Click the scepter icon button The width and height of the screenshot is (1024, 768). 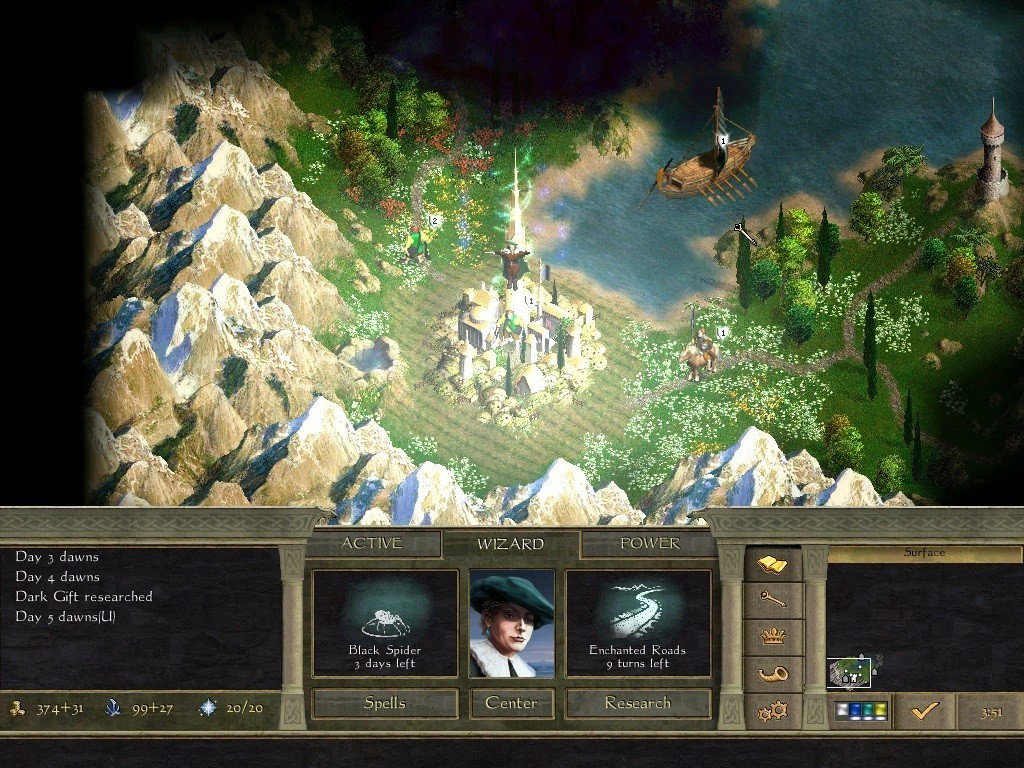773,599
